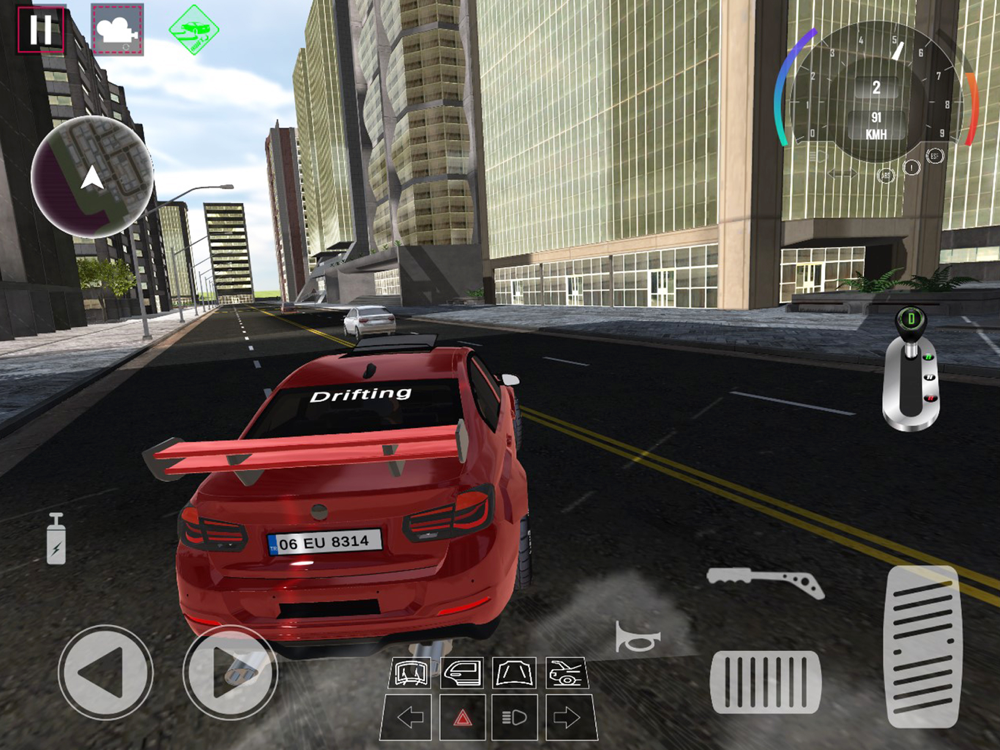The image size is (1000, 750).
Task: Change gear using the gear shifter
Action: pos(910,370)
